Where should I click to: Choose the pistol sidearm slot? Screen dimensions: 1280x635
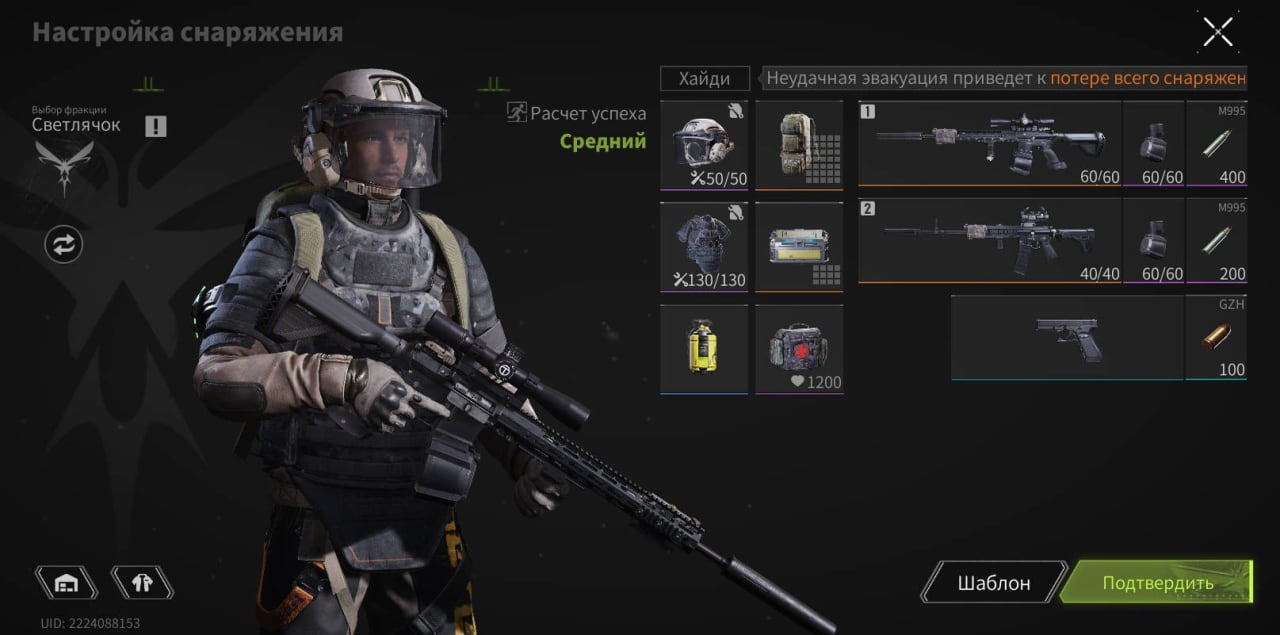pyautogui.click(x=1066, y=337)
